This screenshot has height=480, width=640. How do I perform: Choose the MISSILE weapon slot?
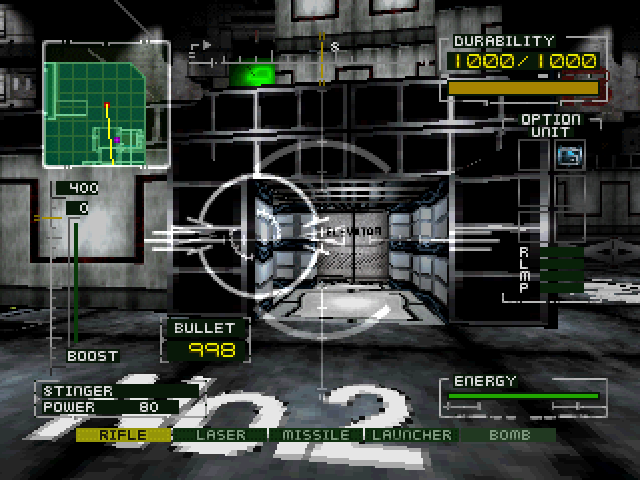click(x=315, y=435)
